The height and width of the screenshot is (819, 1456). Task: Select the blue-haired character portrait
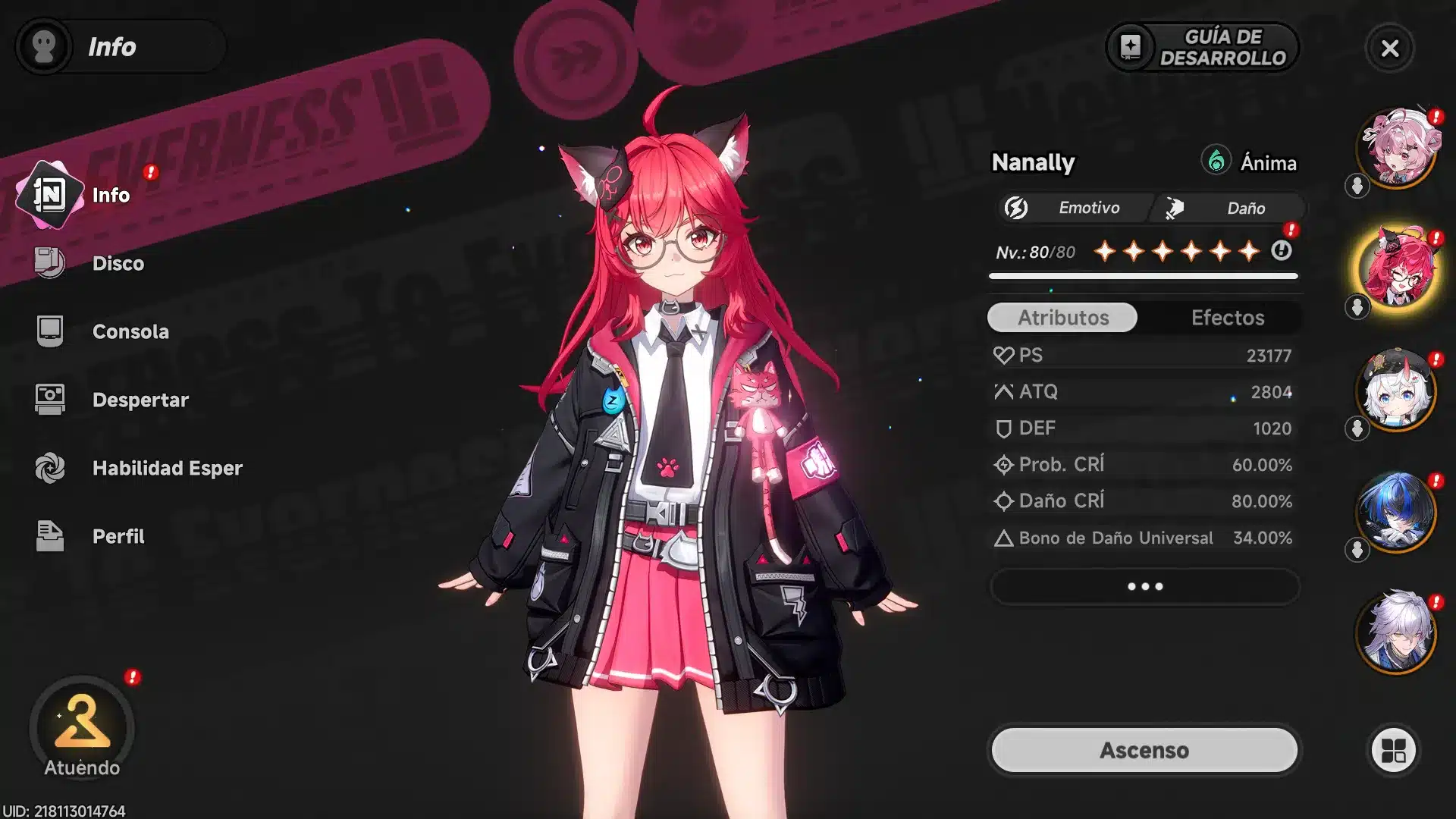1397,513
